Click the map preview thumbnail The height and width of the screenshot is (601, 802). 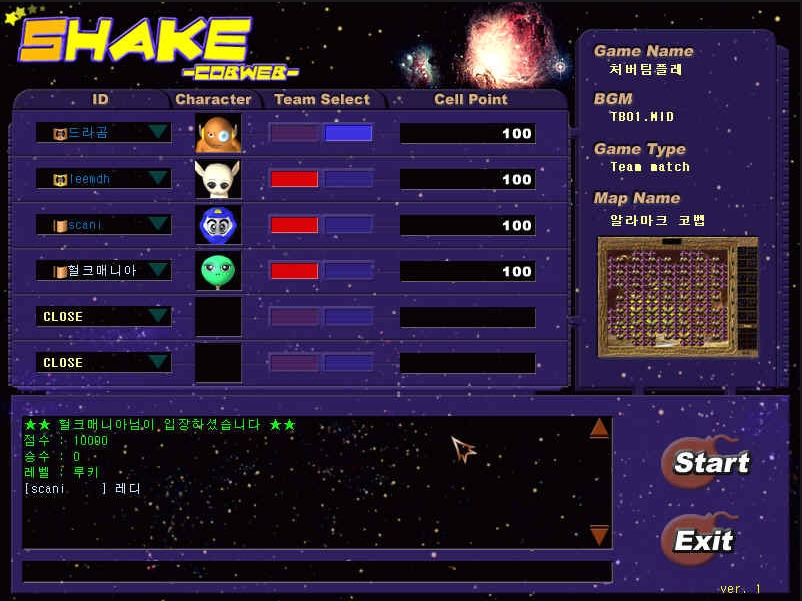(x=677, y=297)
